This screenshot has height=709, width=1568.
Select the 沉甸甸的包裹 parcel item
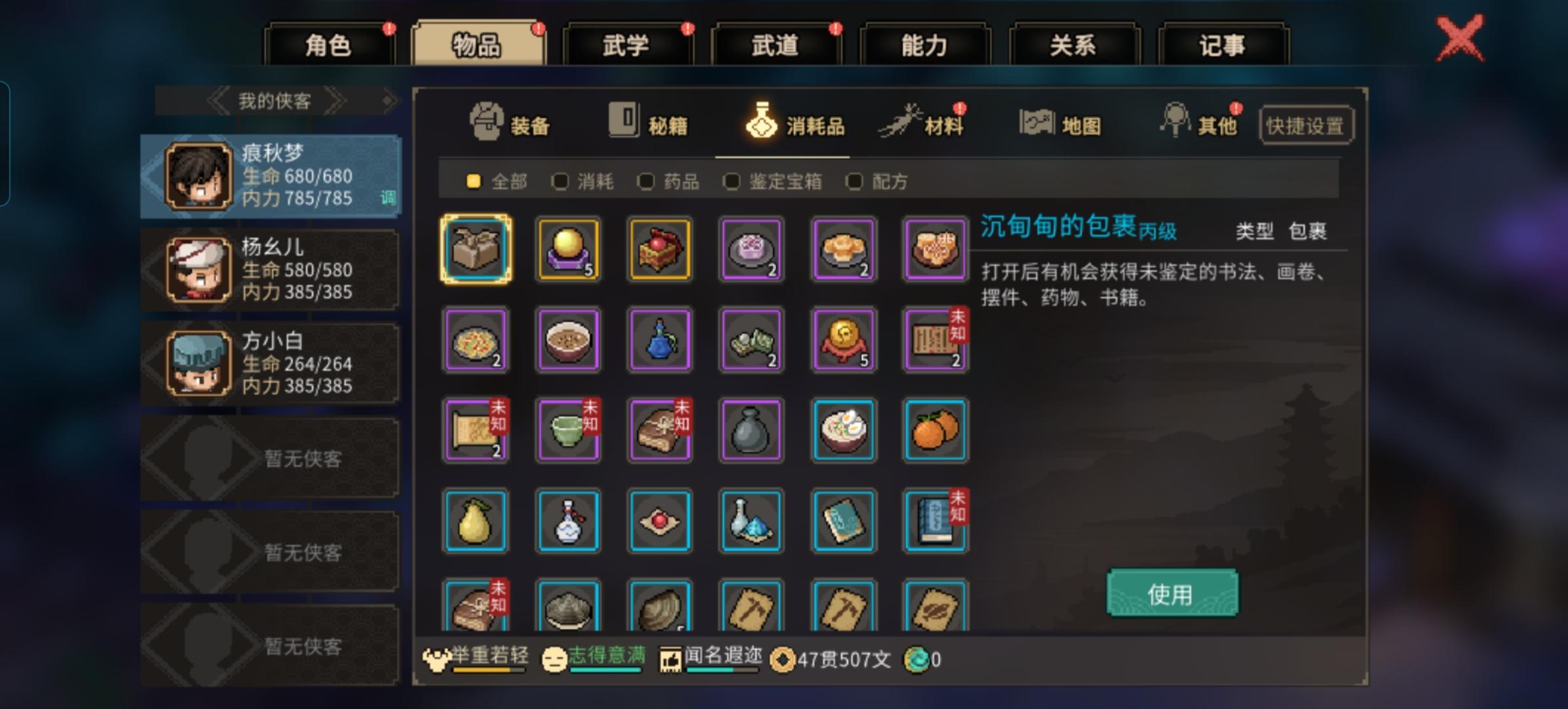(475, 249)
